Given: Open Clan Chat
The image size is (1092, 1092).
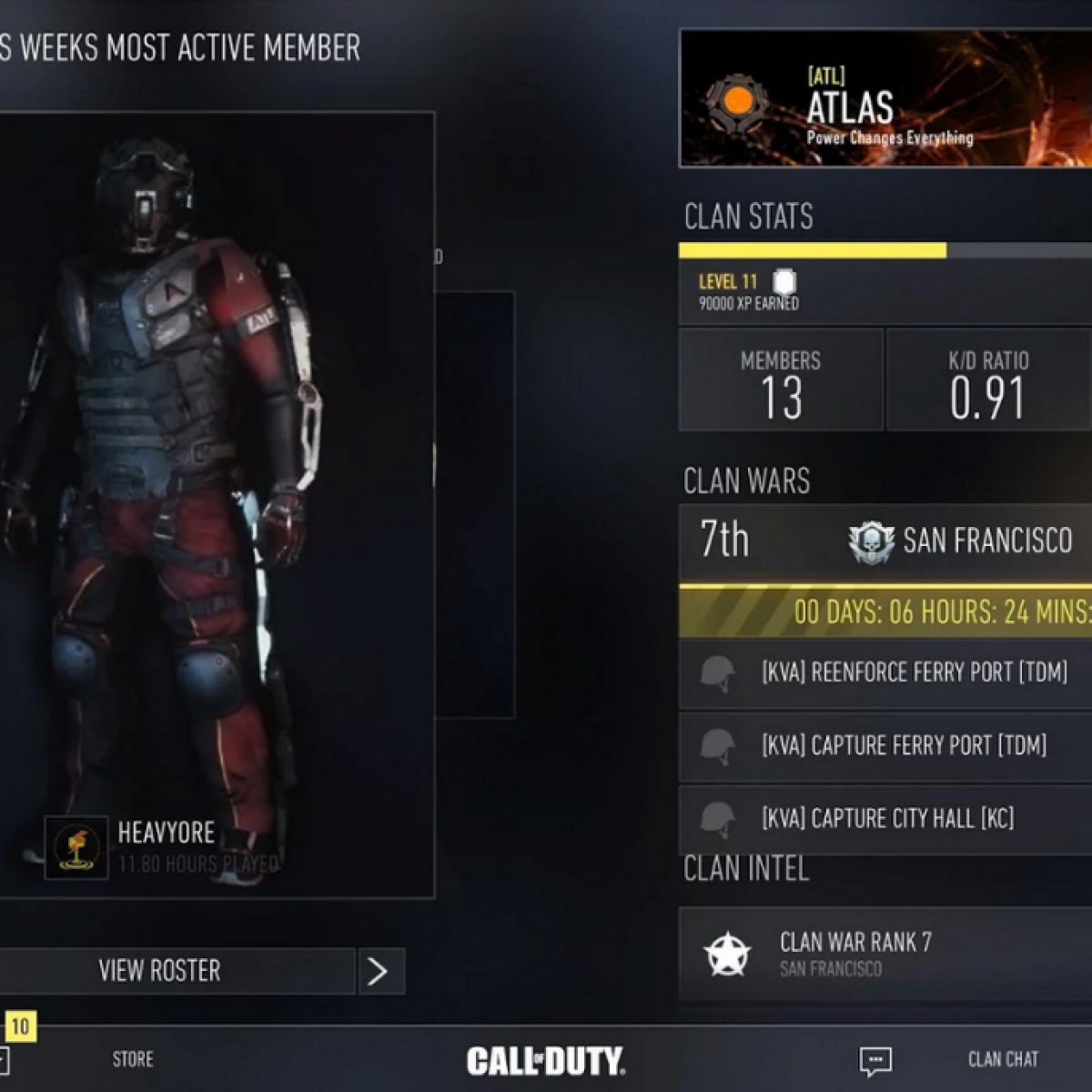Looking at the screenshot, I should pyautogui.click(x=1003, y=1059).
